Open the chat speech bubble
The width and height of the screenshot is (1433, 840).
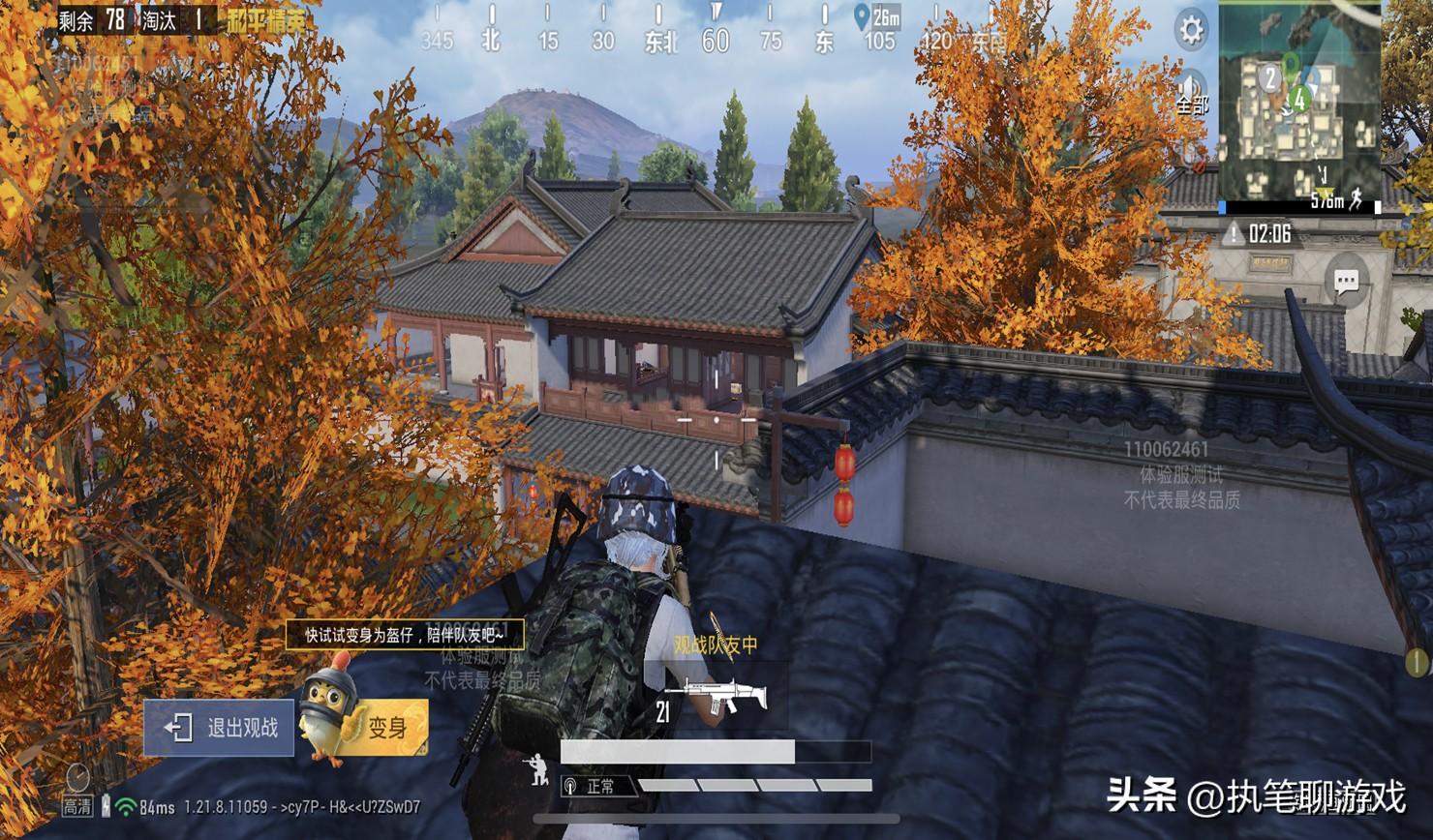(1346, 283)
